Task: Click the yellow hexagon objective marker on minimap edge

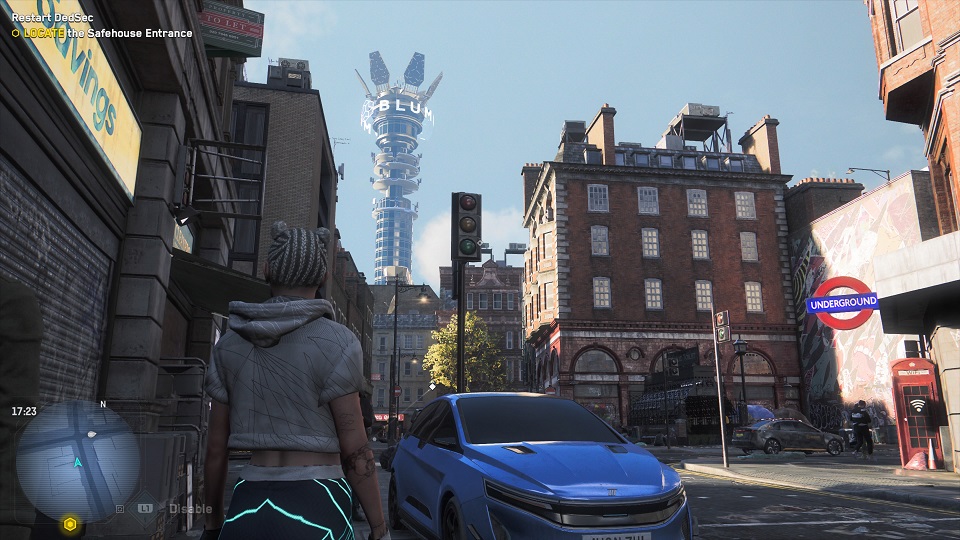Action: [69, 523]
